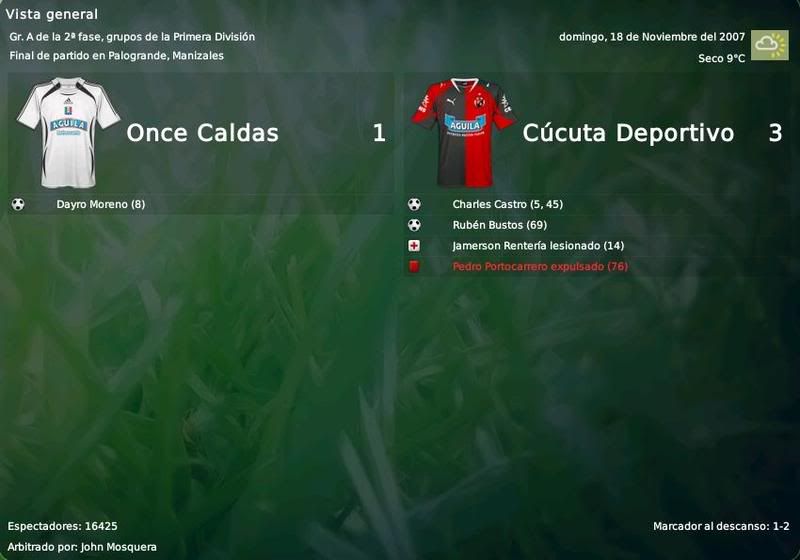Screen dimensions: 800x560
Task: Click the weather conditions icon
Action: [x=769, y=45]
